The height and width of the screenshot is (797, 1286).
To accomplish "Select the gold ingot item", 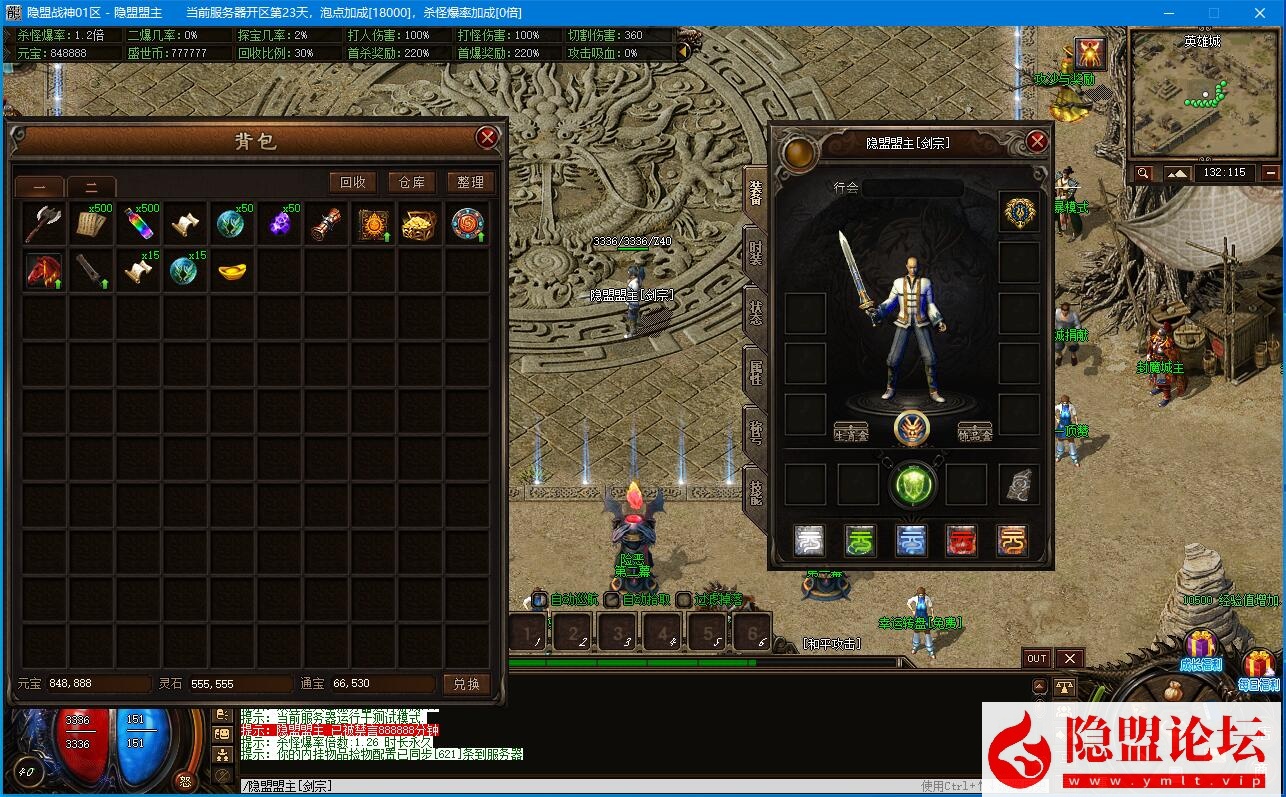I will click(231, 271).
